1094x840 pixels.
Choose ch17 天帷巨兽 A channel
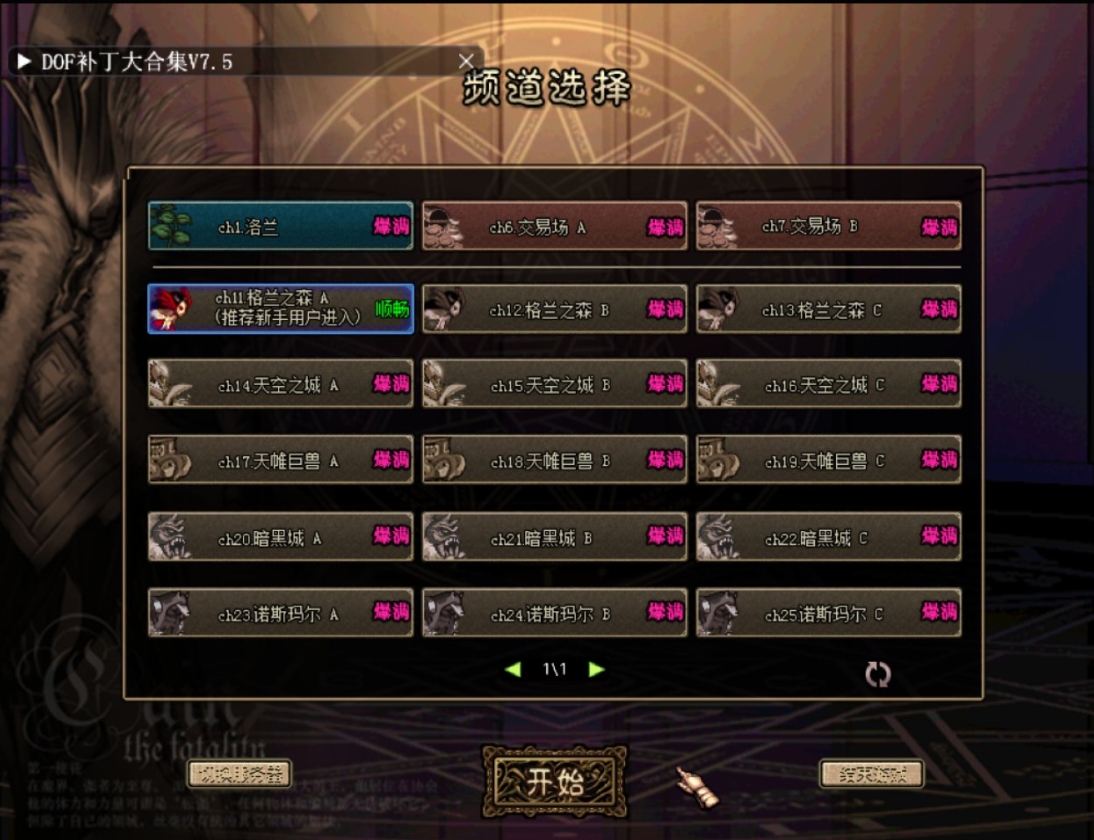point(280,460)
